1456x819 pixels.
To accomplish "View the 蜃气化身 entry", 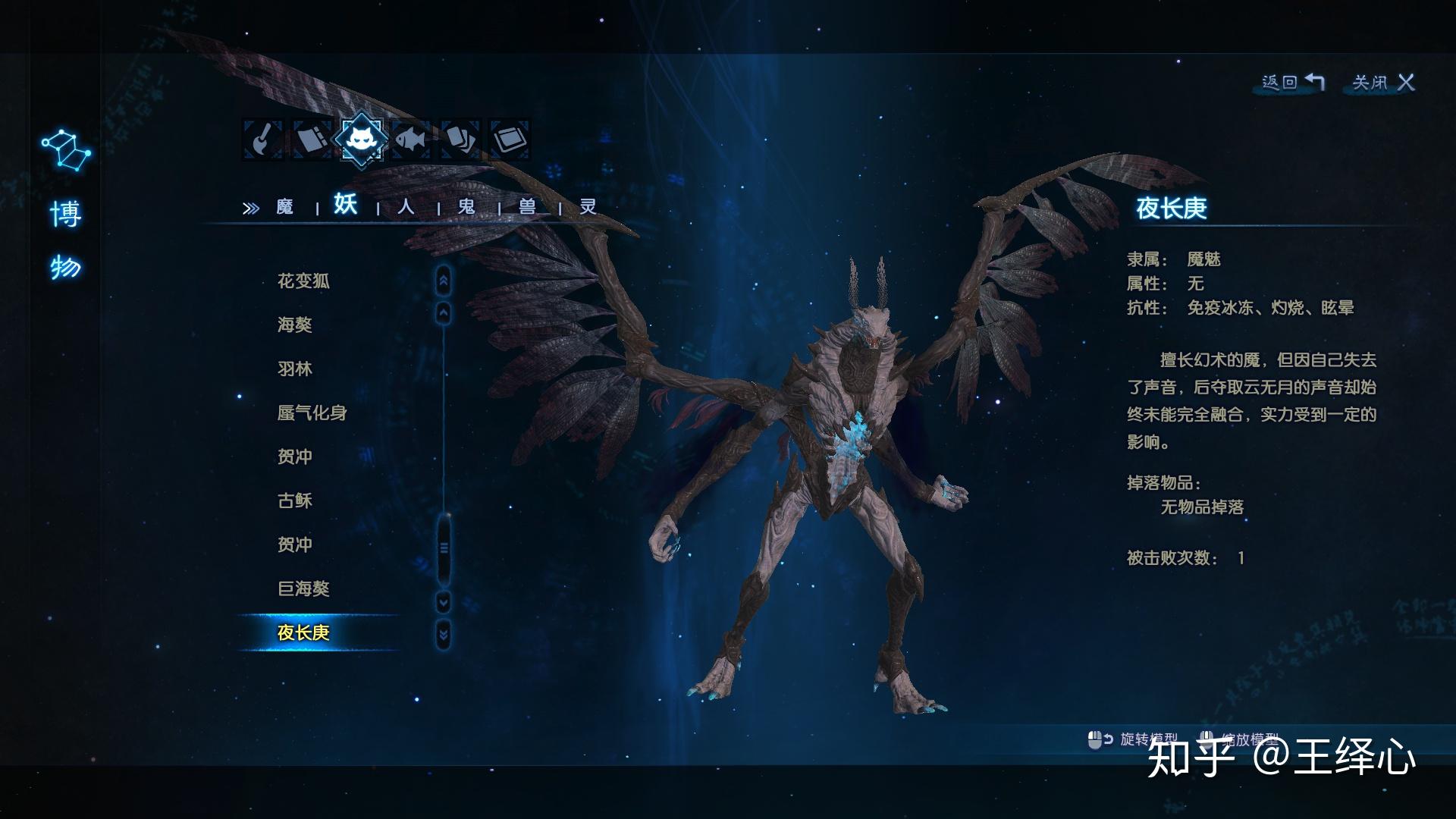I will (312, 413).
